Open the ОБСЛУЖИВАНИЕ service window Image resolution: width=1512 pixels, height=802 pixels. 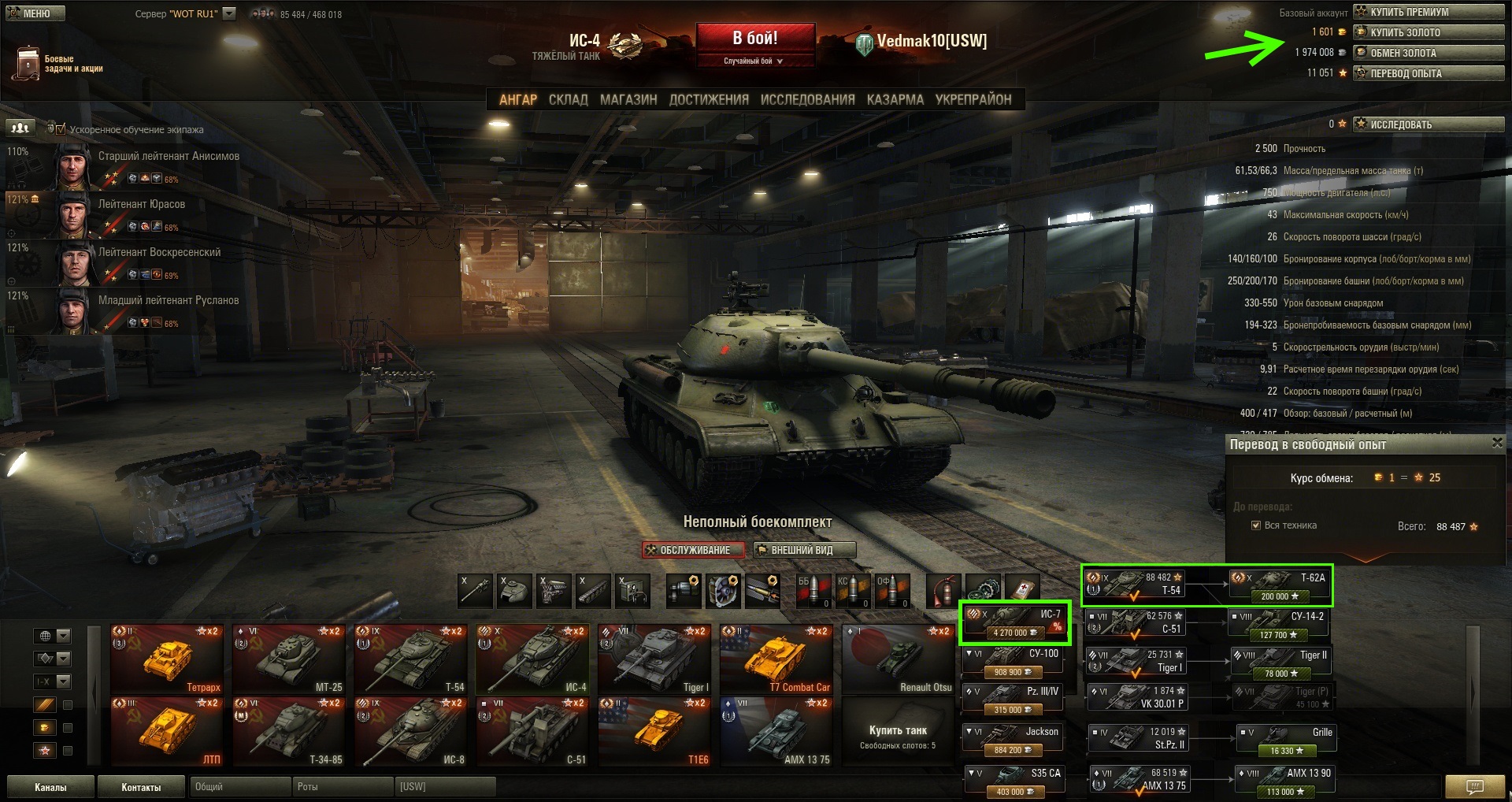[693, 550]
